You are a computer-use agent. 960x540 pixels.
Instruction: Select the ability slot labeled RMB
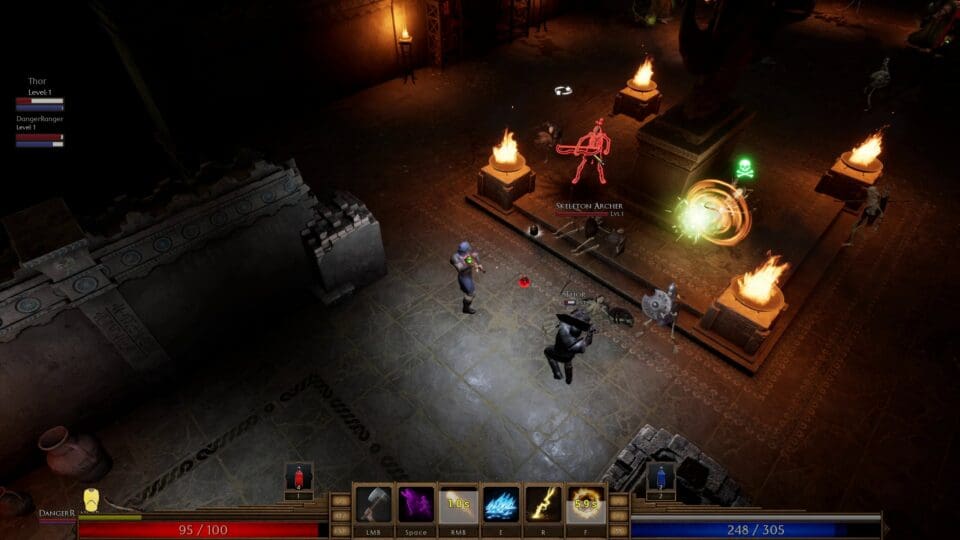pyautogui.click(x=459, y=504)
